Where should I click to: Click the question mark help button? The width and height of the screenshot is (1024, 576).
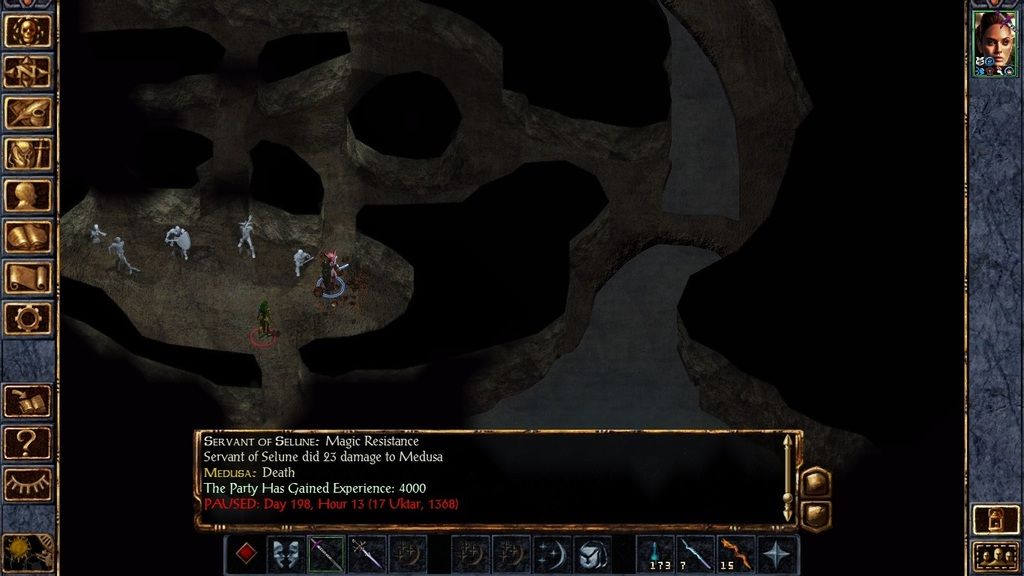point(28,441)
